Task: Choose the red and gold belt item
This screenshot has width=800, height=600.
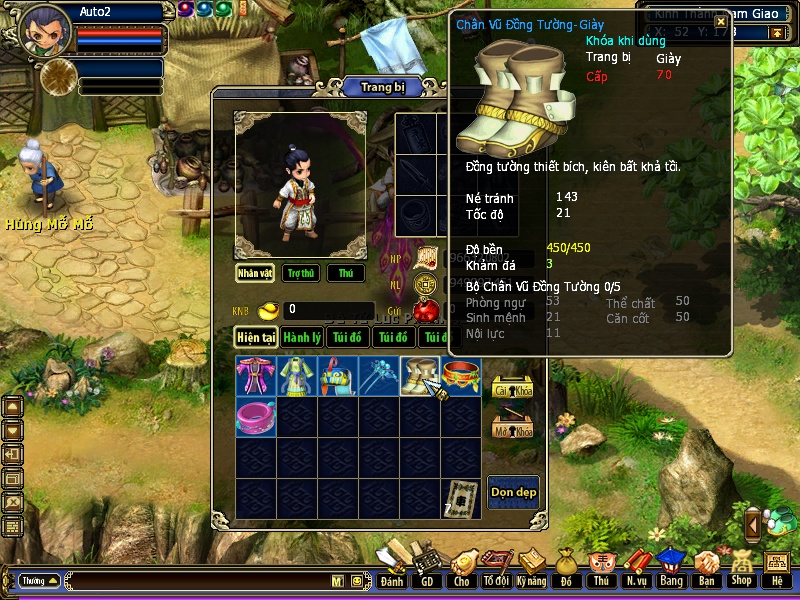Action: click(x=462, y=376)
